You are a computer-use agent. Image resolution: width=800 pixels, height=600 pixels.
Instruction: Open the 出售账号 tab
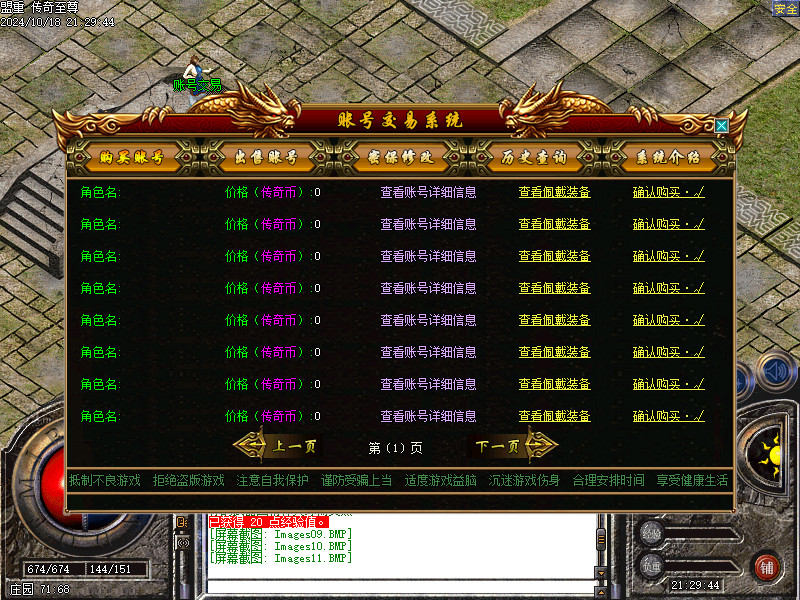pyautogui.click(x=266, y=158)
